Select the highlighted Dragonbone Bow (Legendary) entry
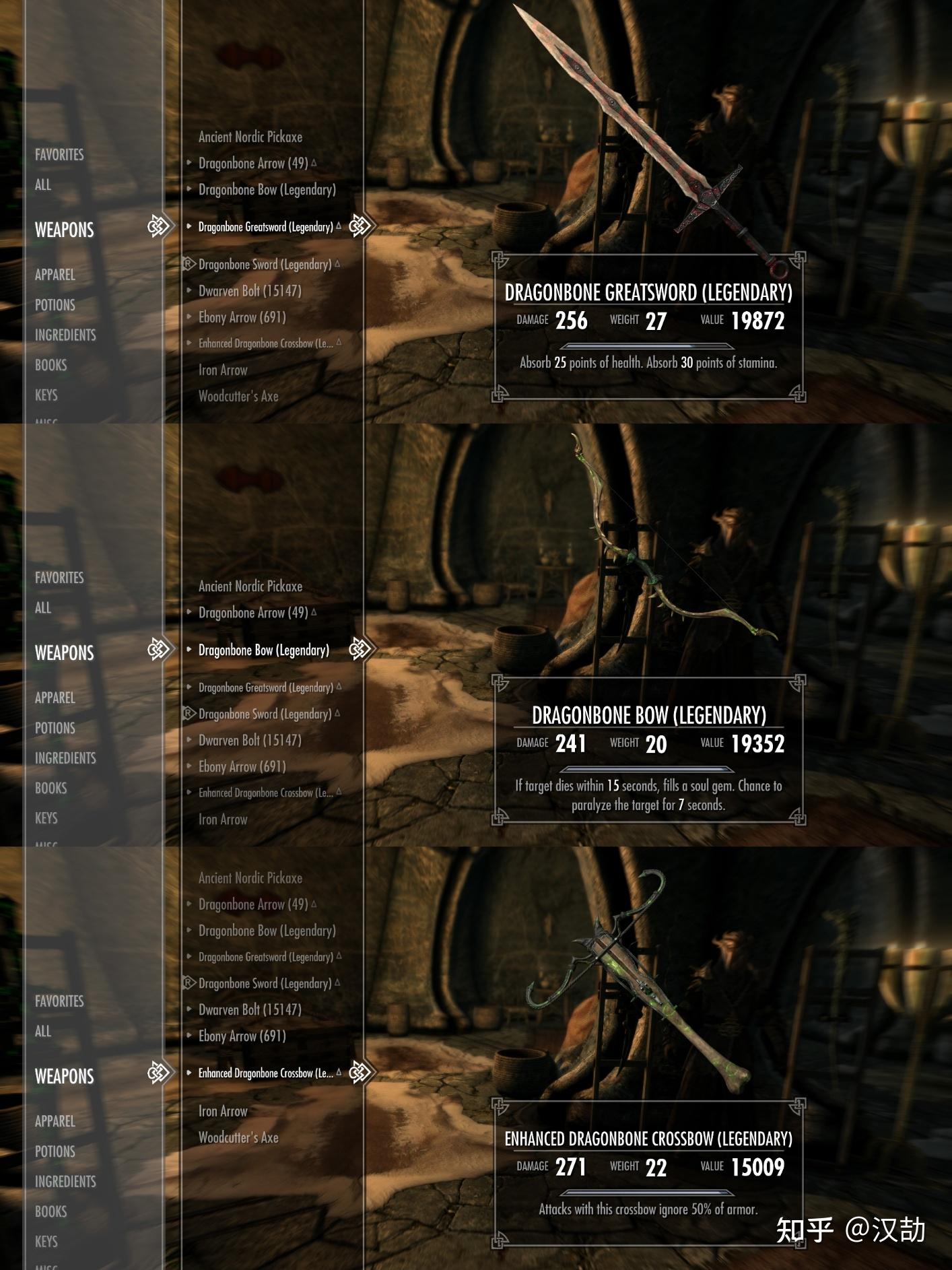952x1270 pixels. click(263, 650)
